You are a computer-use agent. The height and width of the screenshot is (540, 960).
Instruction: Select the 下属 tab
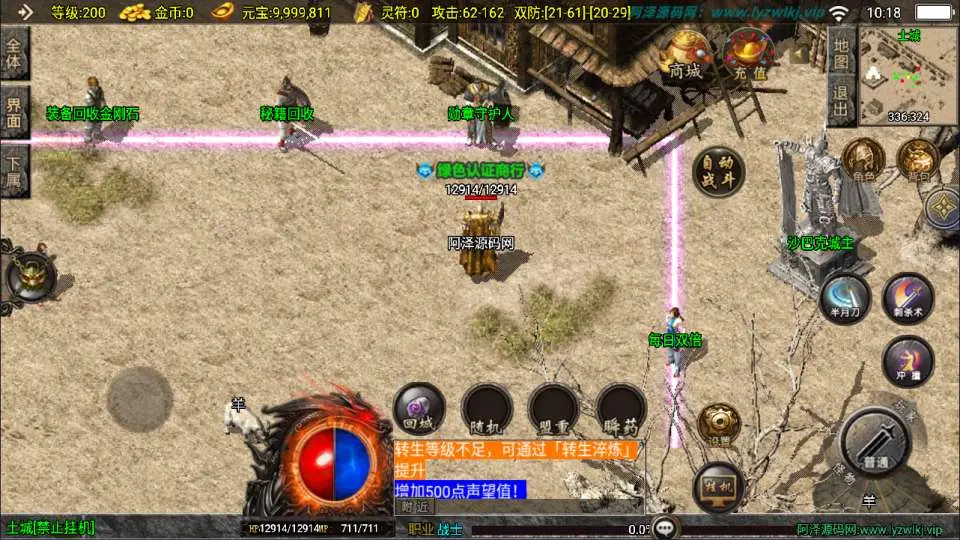pos(15,170)
